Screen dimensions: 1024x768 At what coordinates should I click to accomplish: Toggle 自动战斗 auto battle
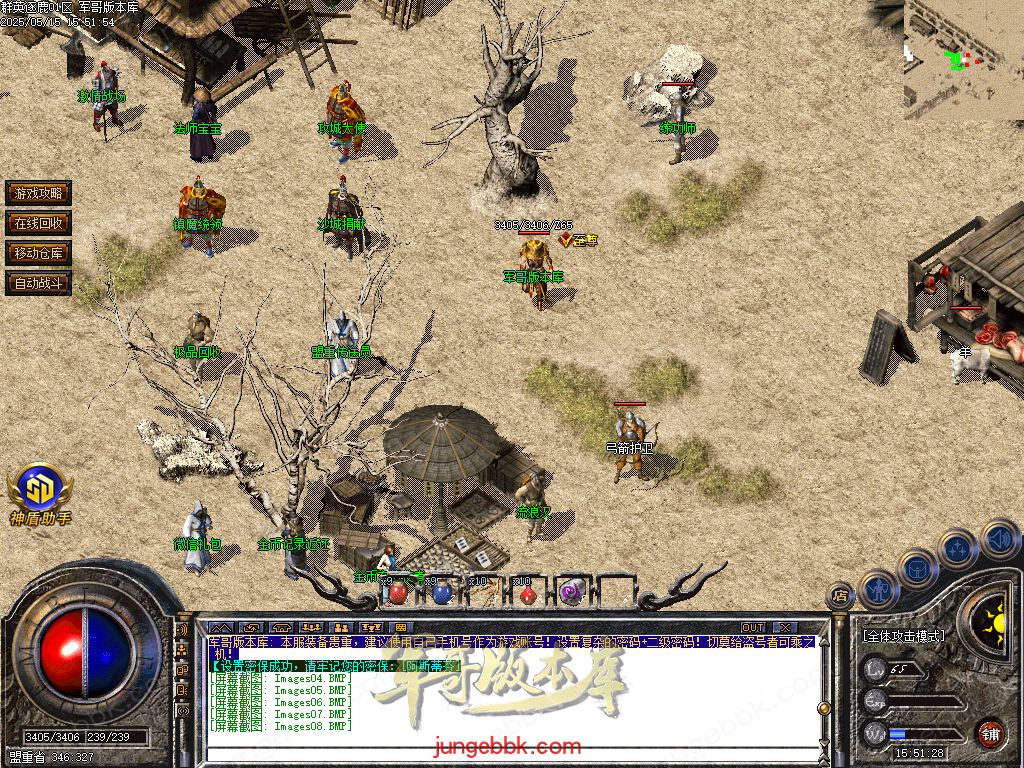click(x=38, y=283)
